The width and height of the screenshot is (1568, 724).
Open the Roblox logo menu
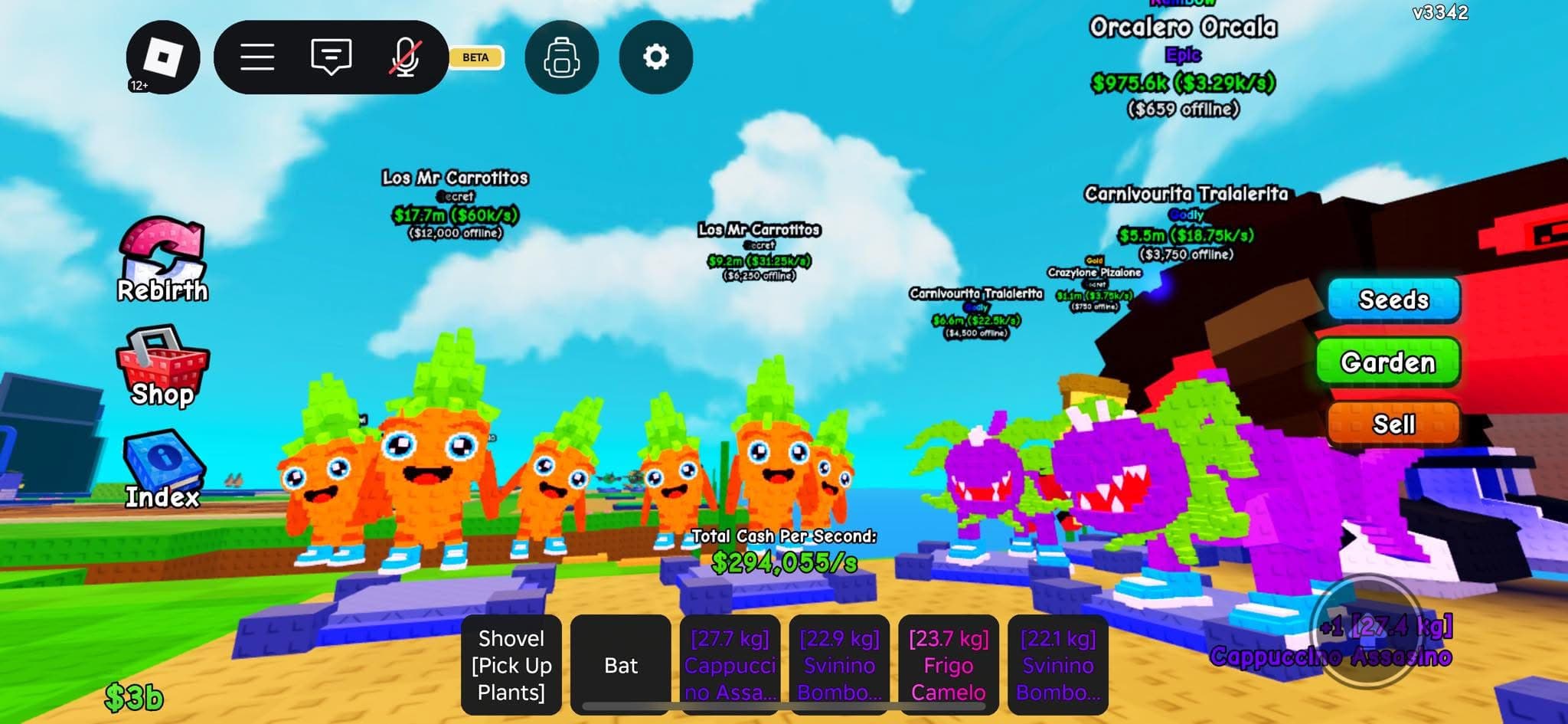[163, 57]
